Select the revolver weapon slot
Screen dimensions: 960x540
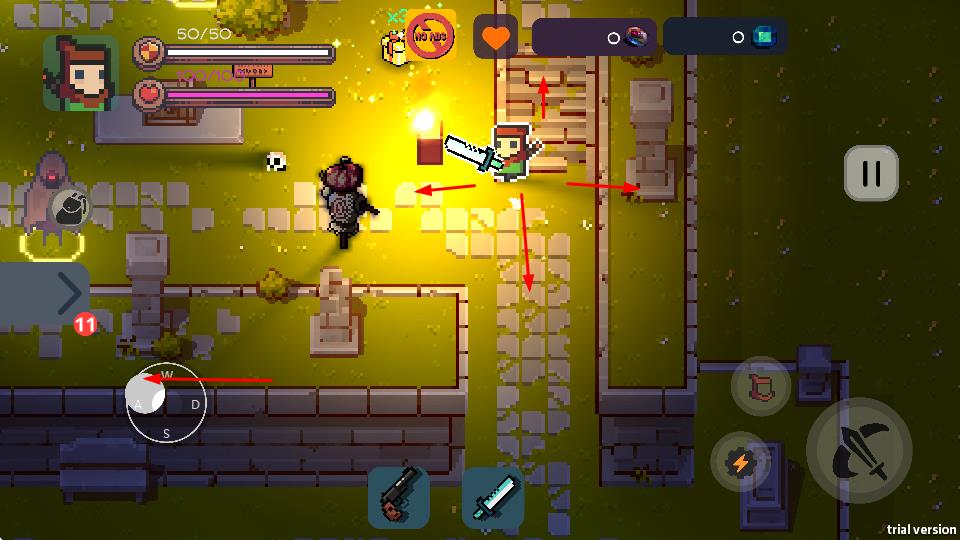coord(399,497)
